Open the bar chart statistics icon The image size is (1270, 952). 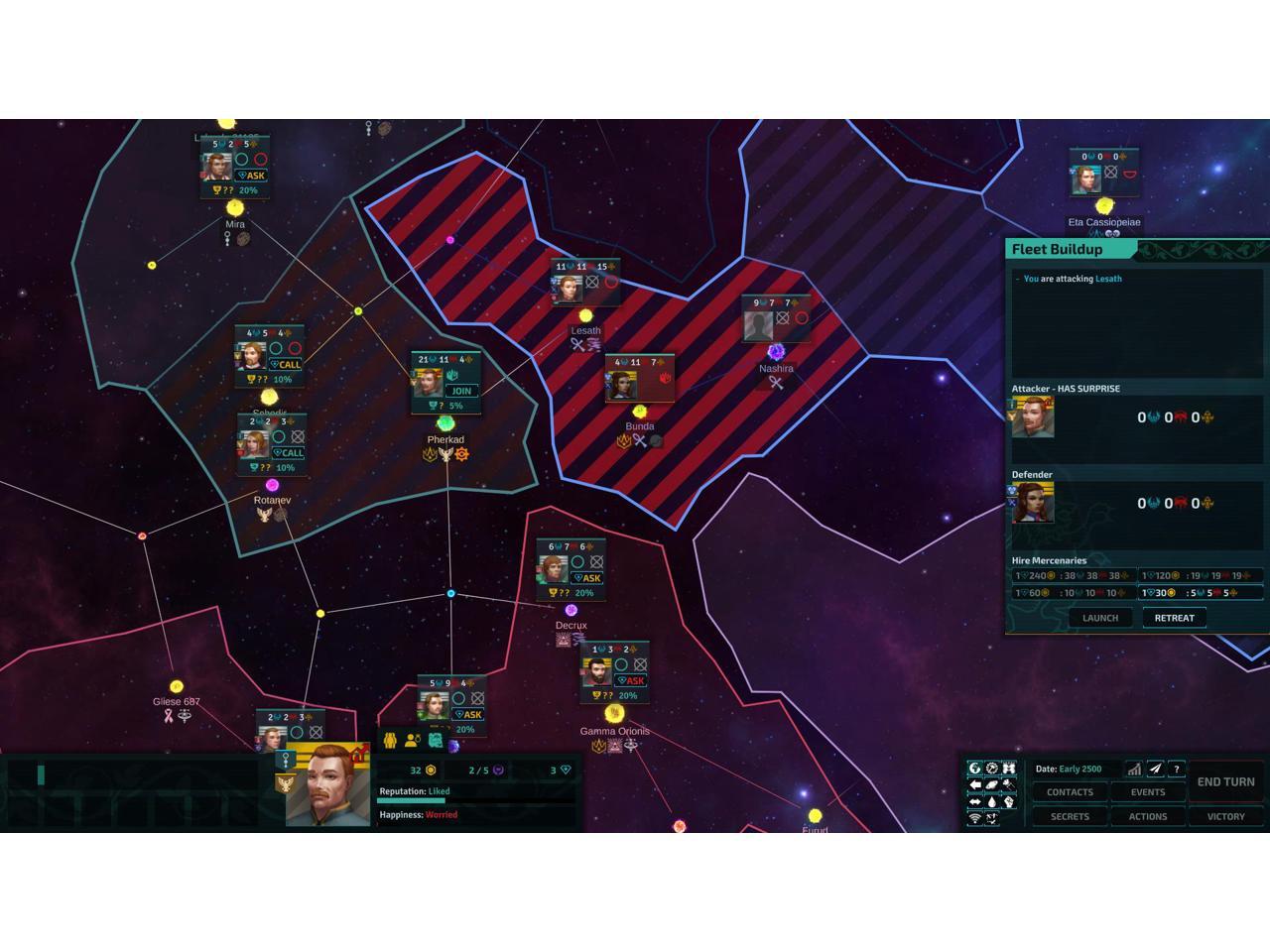point(1133,769)
